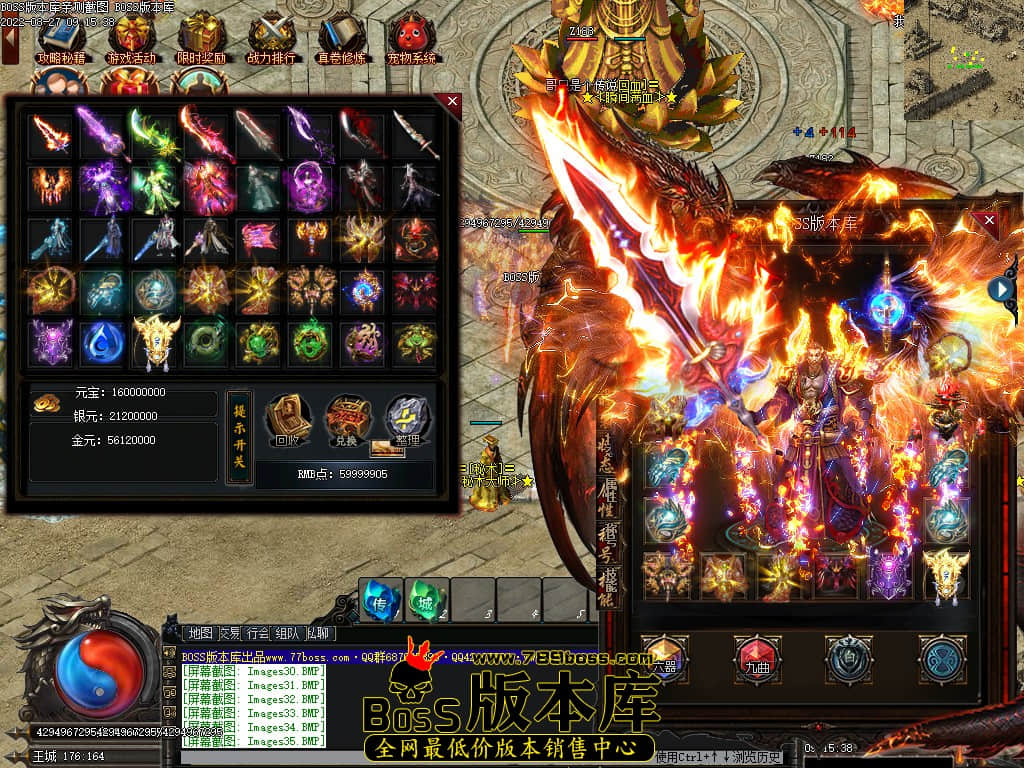1024x768 pixels.
Task: Toggle the 提示开关 hint switch
Action: click(x=240, y=437)
